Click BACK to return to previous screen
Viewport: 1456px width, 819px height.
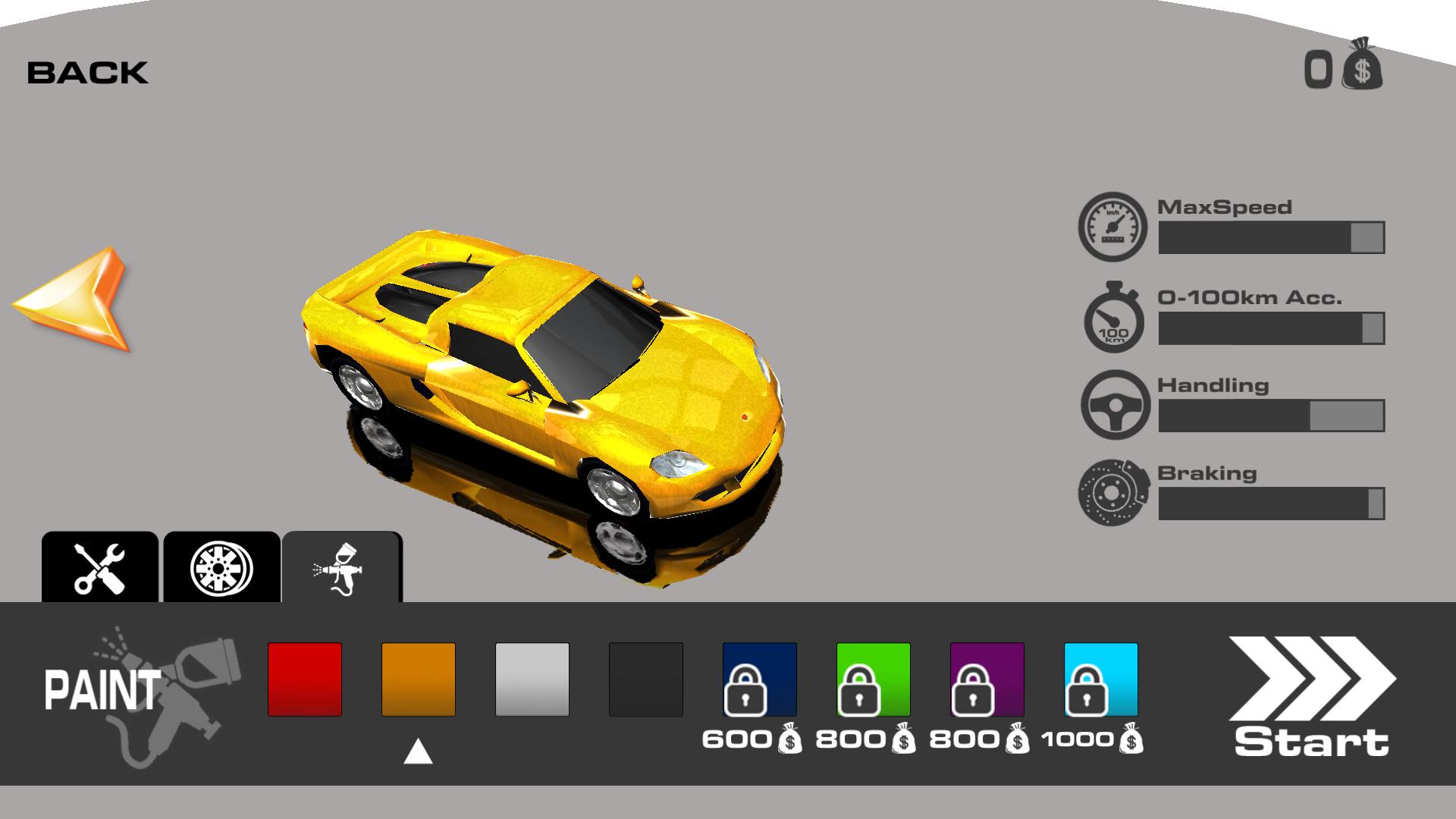point(87,72)
